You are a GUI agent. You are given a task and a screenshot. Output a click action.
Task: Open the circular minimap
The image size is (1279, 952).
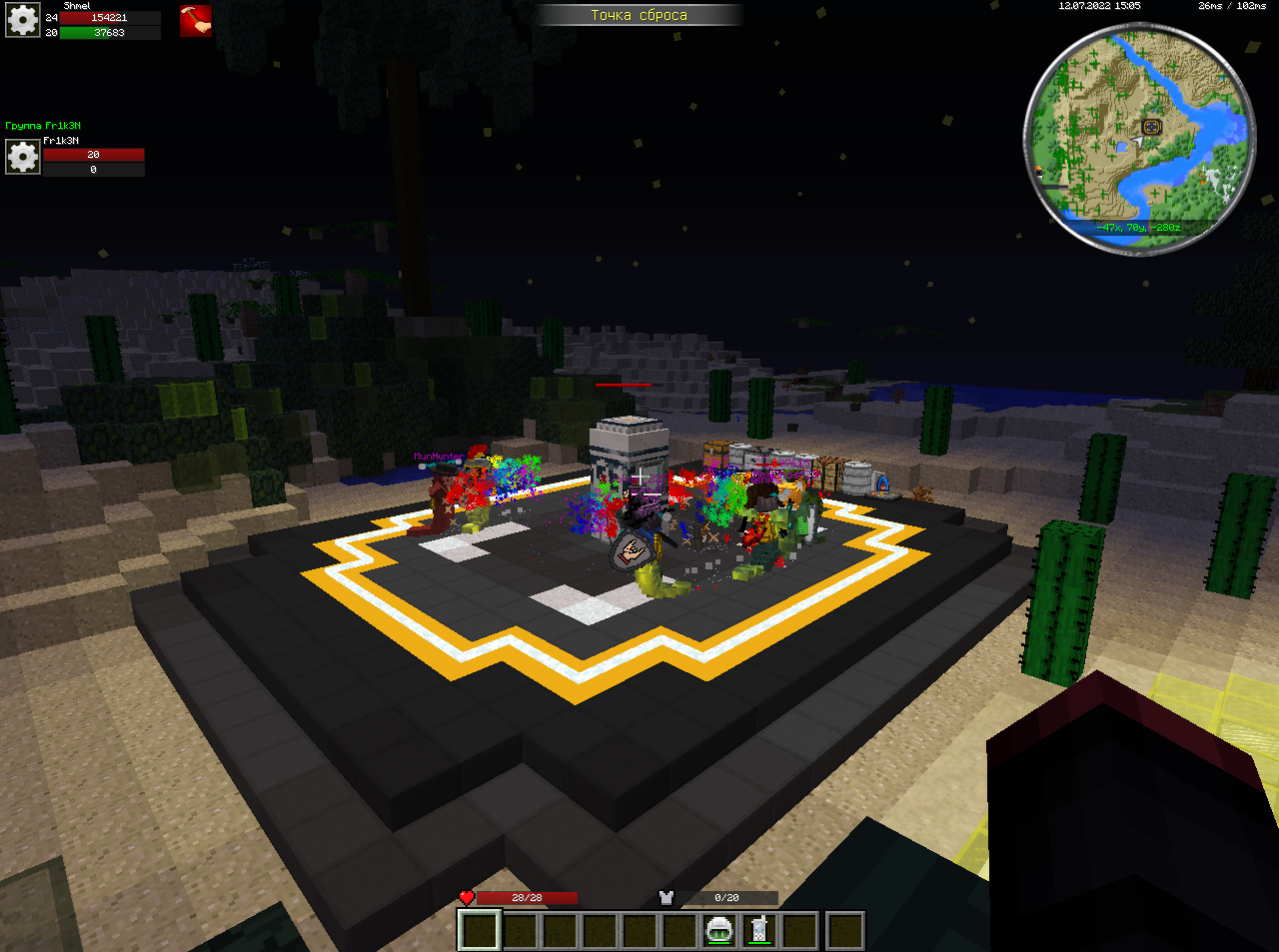(1139, 138)
